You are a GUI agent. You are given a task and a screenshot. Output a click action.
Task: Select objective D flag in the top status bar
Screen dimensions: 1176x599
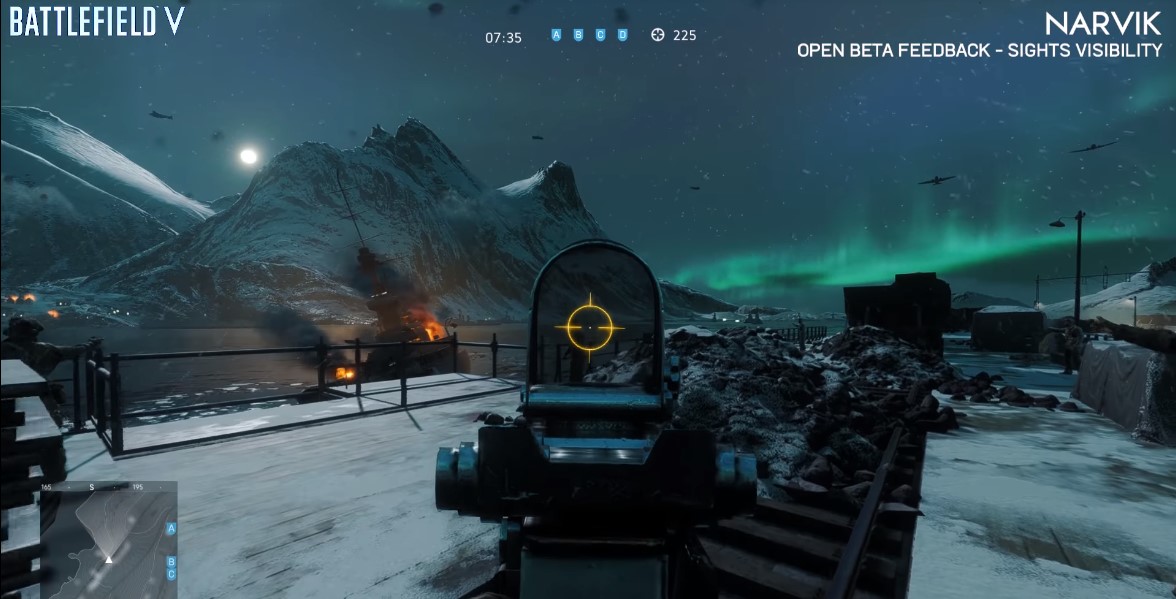pos(622,35)
